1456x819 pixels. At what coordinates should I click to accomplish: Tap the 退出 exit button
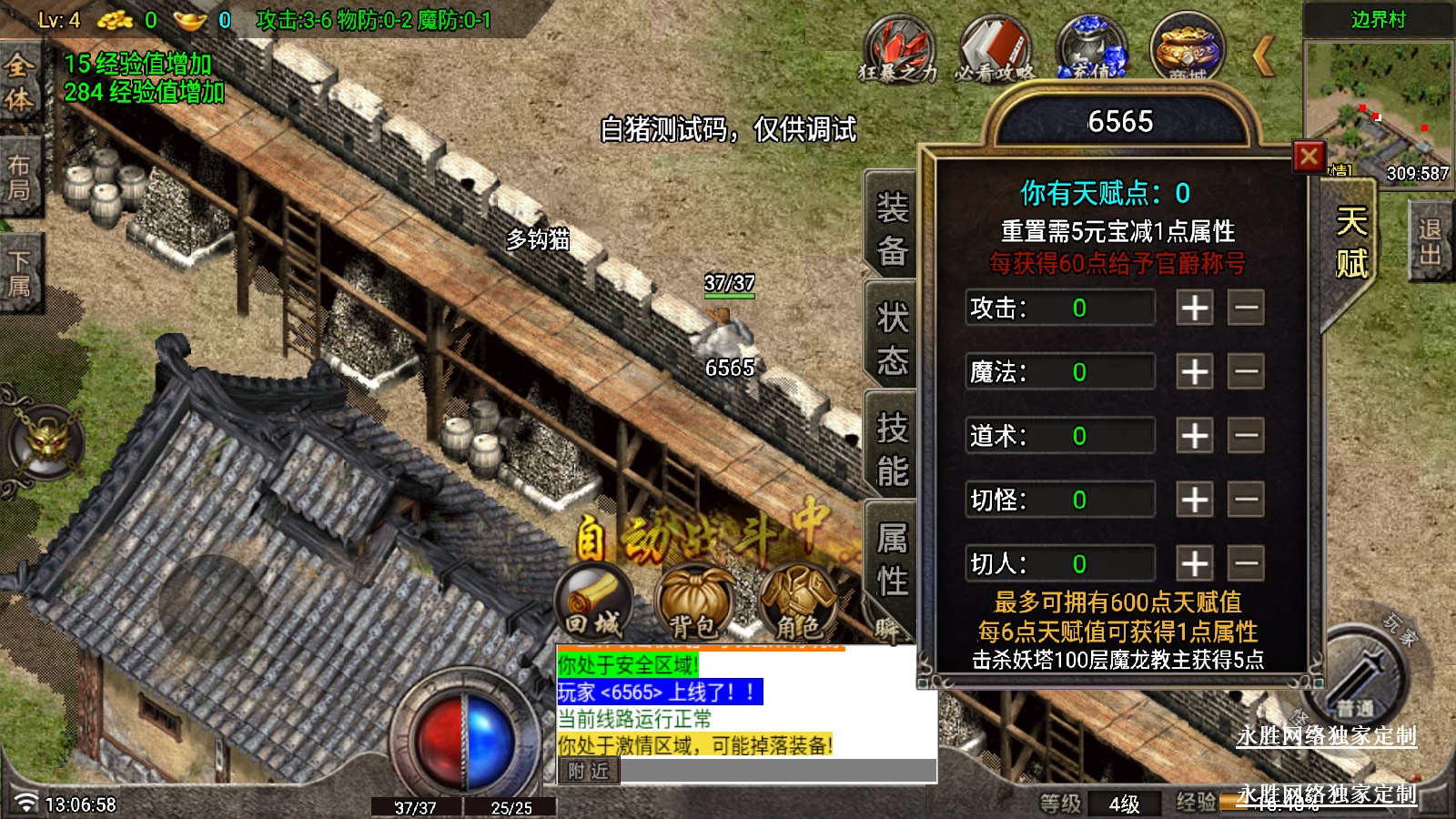tap(1430, 242)
